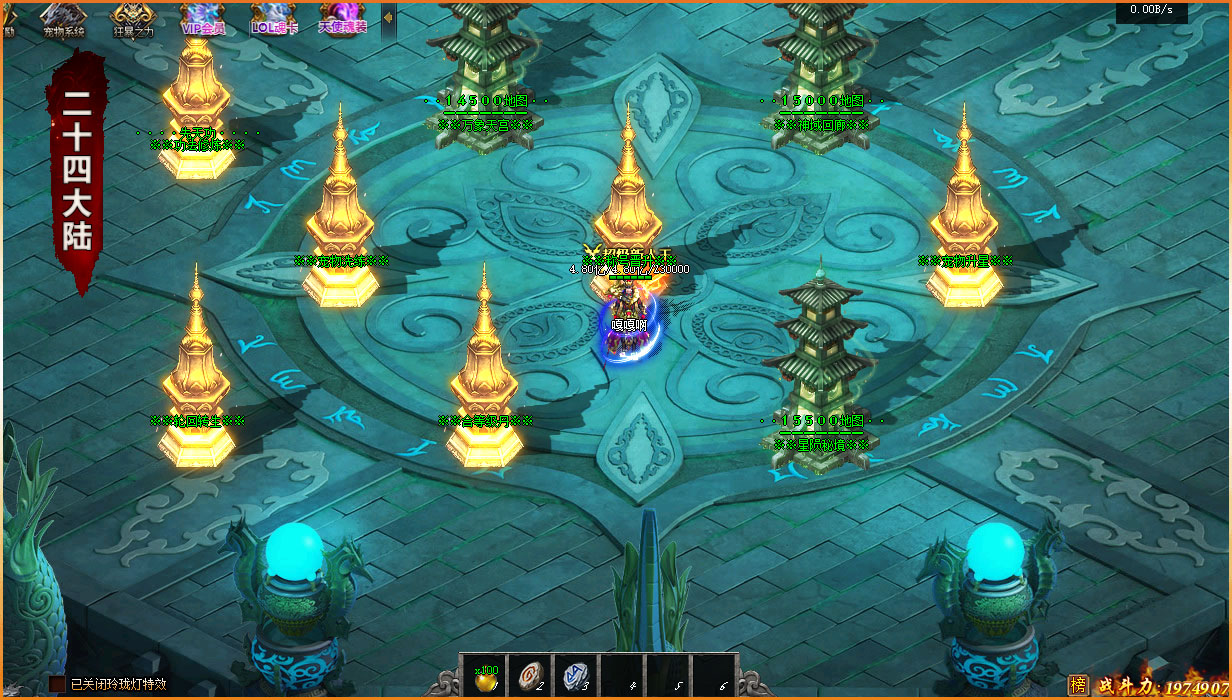Use the golden orb item in hotbar slot 1
Image resolution: width=1232 pixels, height=700 pixels.
pyautogui.click(x=483, y=677)
